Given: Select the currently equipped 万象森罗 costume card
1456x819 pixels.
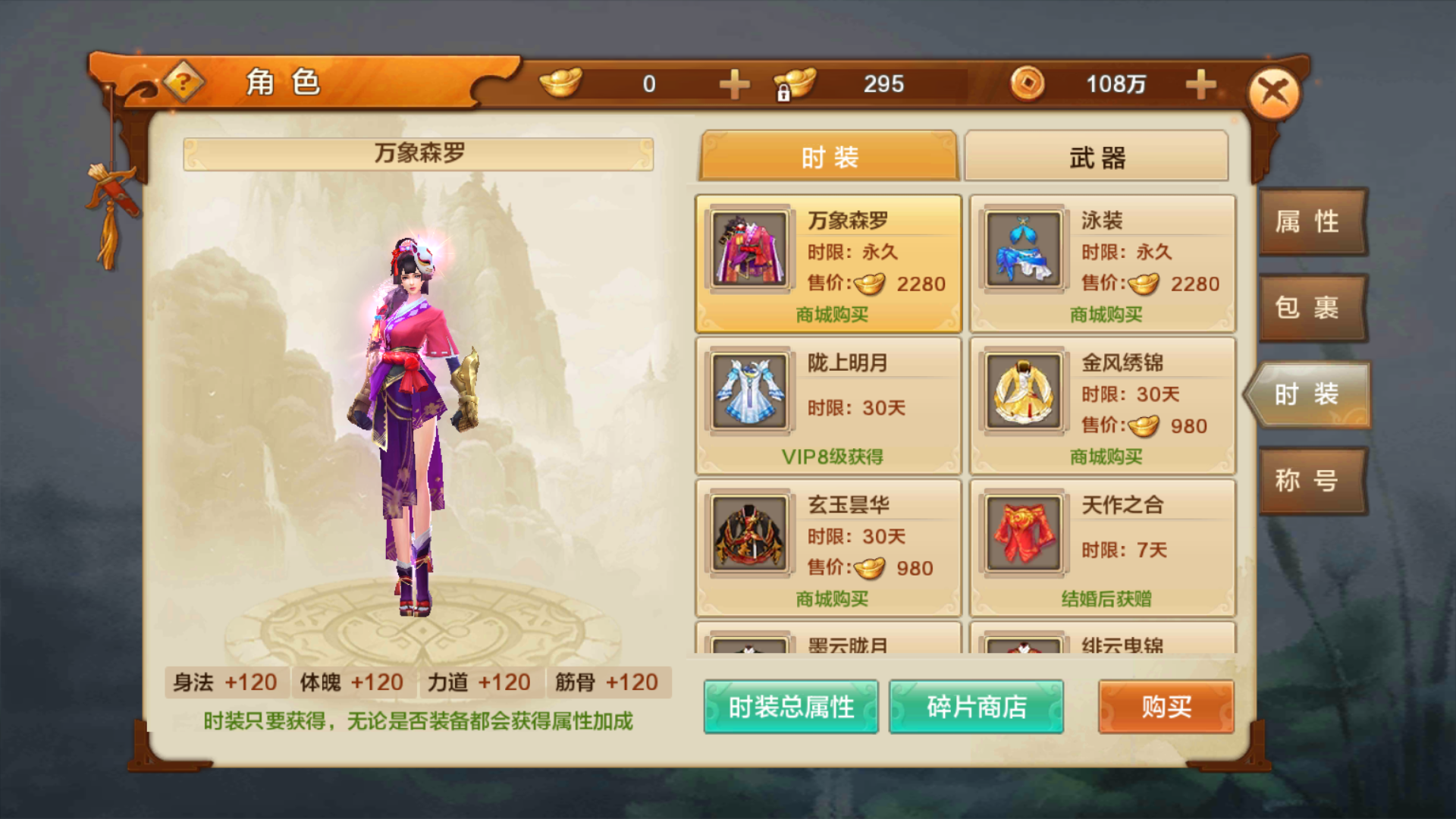Looking at the screenshot, I should point(827,264).
